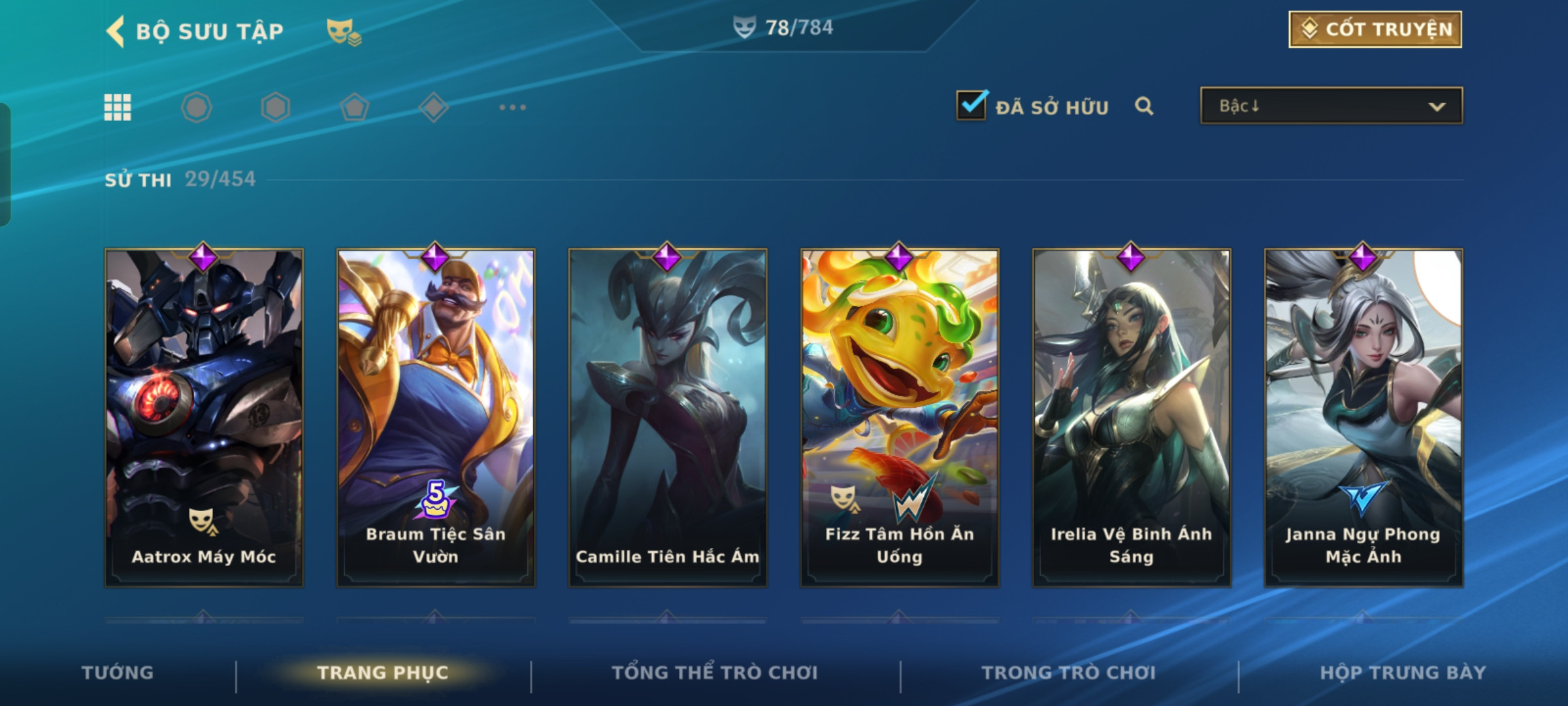Expand the Bậc sort dropdown
Image resolution: width=1568 pixels, height=706 pixels.
(1331, 106)
